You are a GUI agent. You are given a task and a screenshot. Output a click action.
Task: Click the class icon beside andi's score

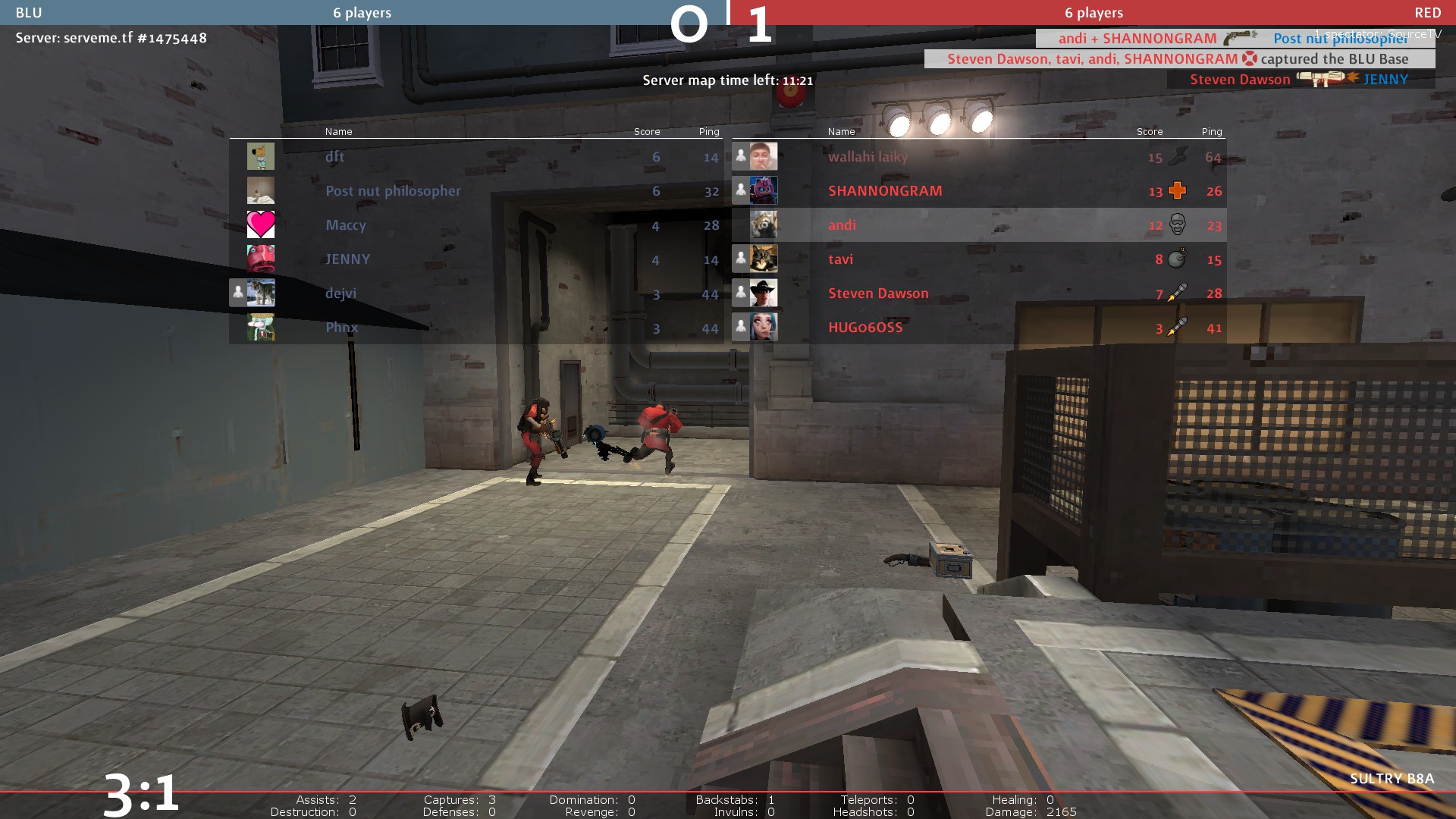1177,224
